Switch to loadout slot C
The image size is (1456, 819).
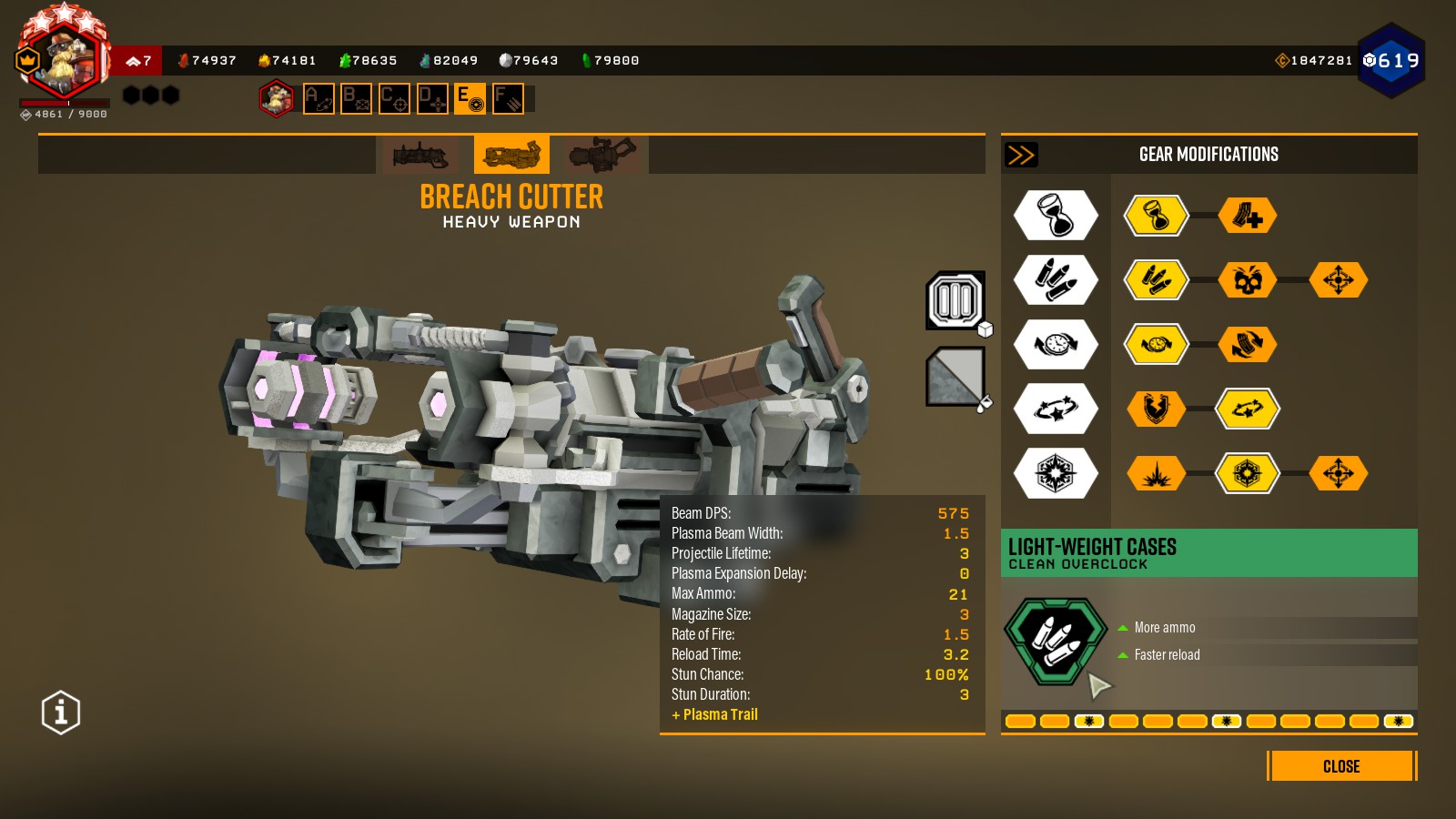(394, 98)
